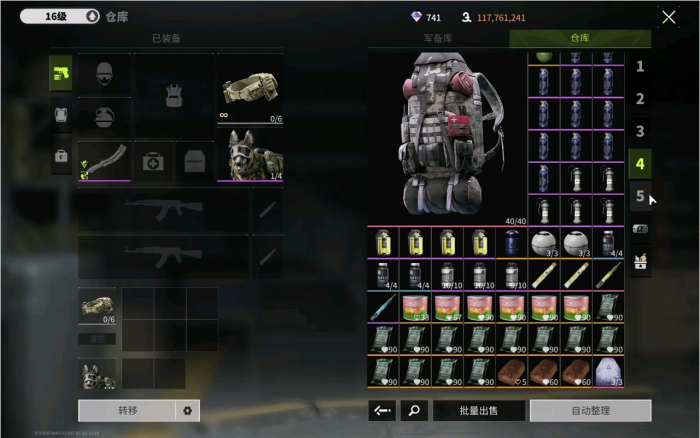Select the equipped masked dog slot
Viewport: 700px width, 438px height.
tap(250, 160)
